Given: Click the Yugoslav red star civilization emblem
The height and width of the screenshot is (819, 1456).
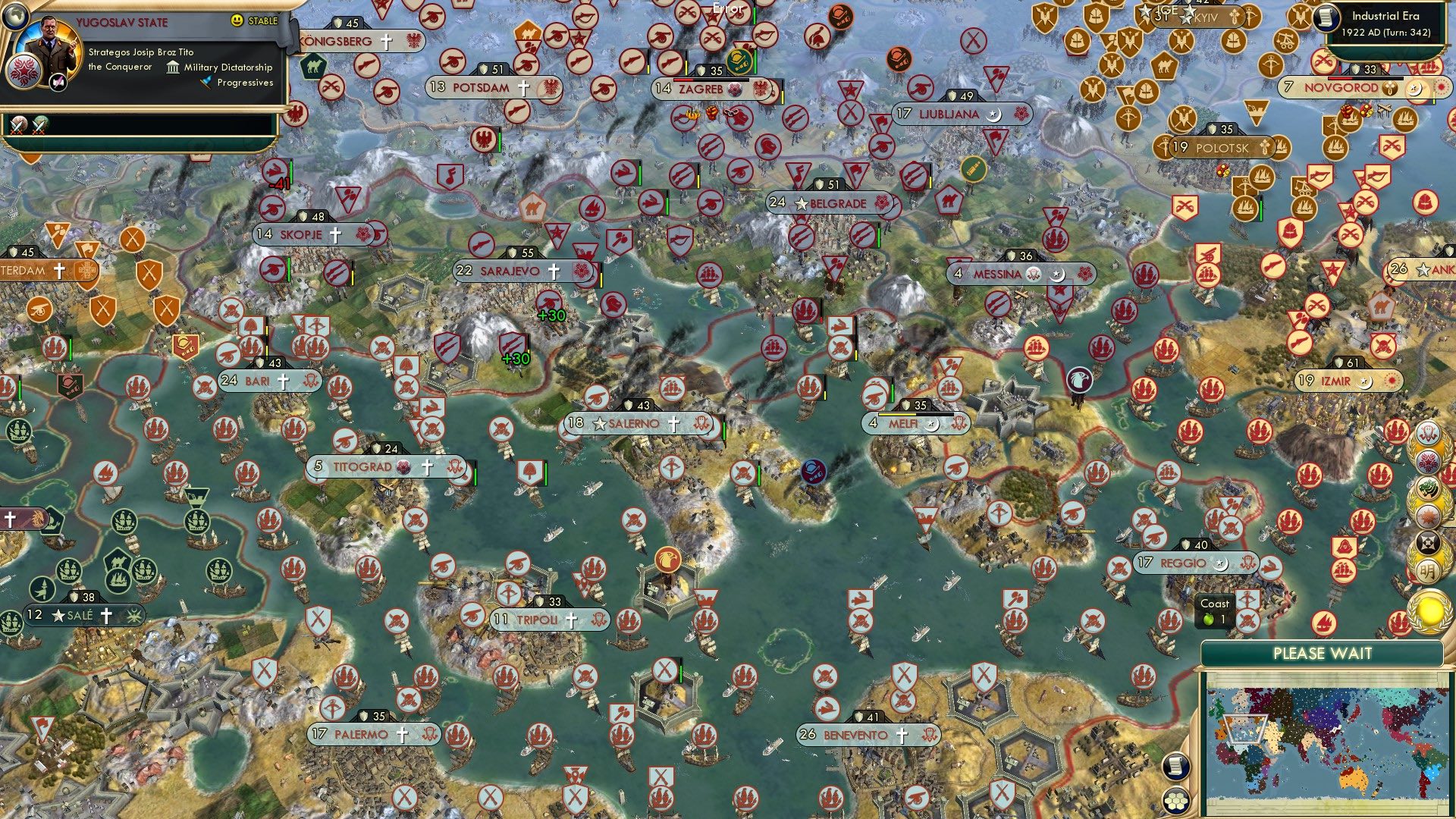Looking at the screenshot, I should pos(25,72).
